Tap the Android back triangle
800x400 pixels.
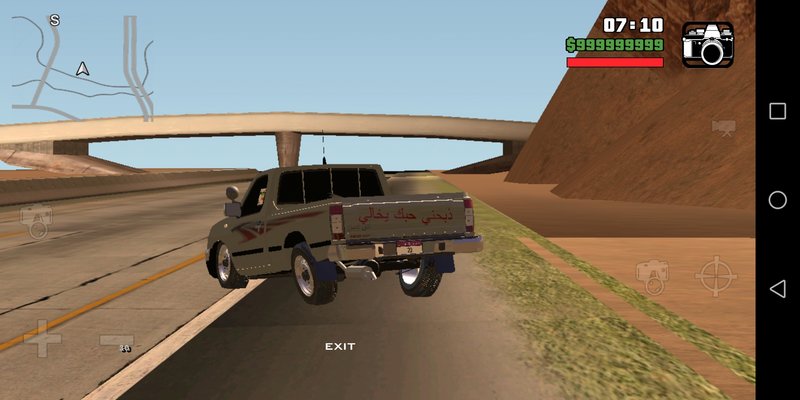tap(777, 288)
